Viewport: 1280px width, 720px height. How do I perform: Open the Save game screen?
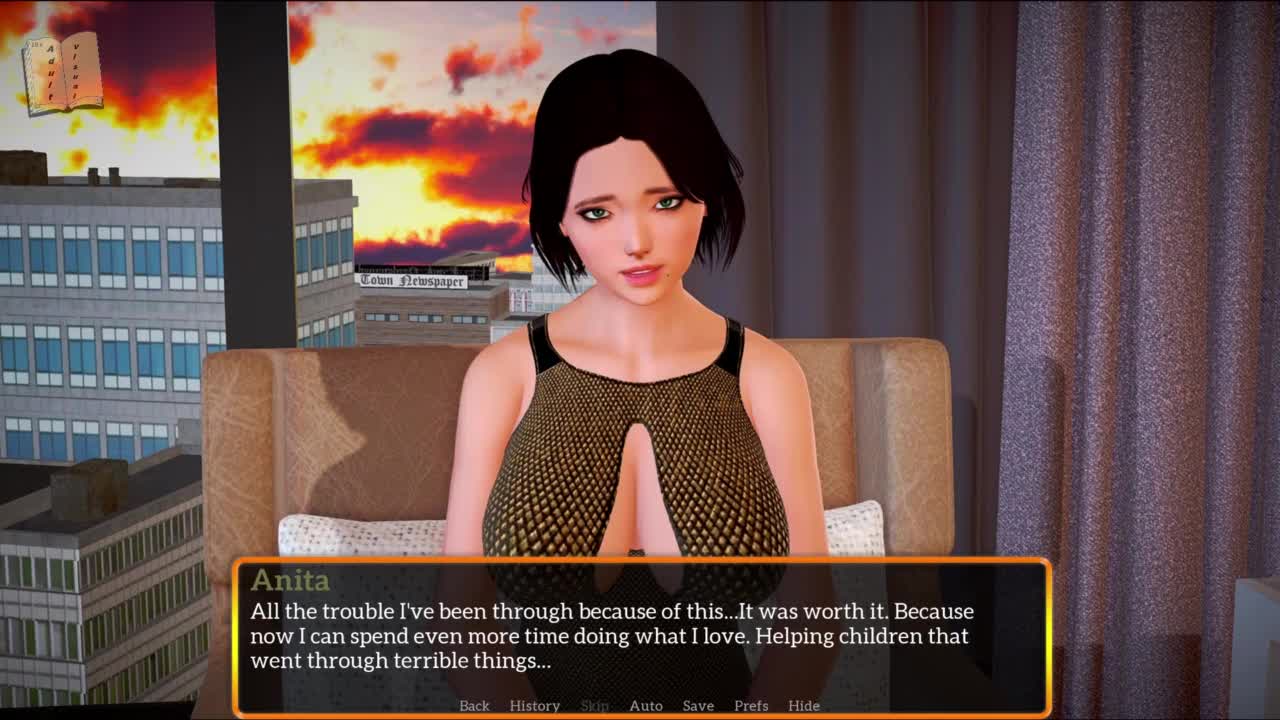[x=698, y=705]
